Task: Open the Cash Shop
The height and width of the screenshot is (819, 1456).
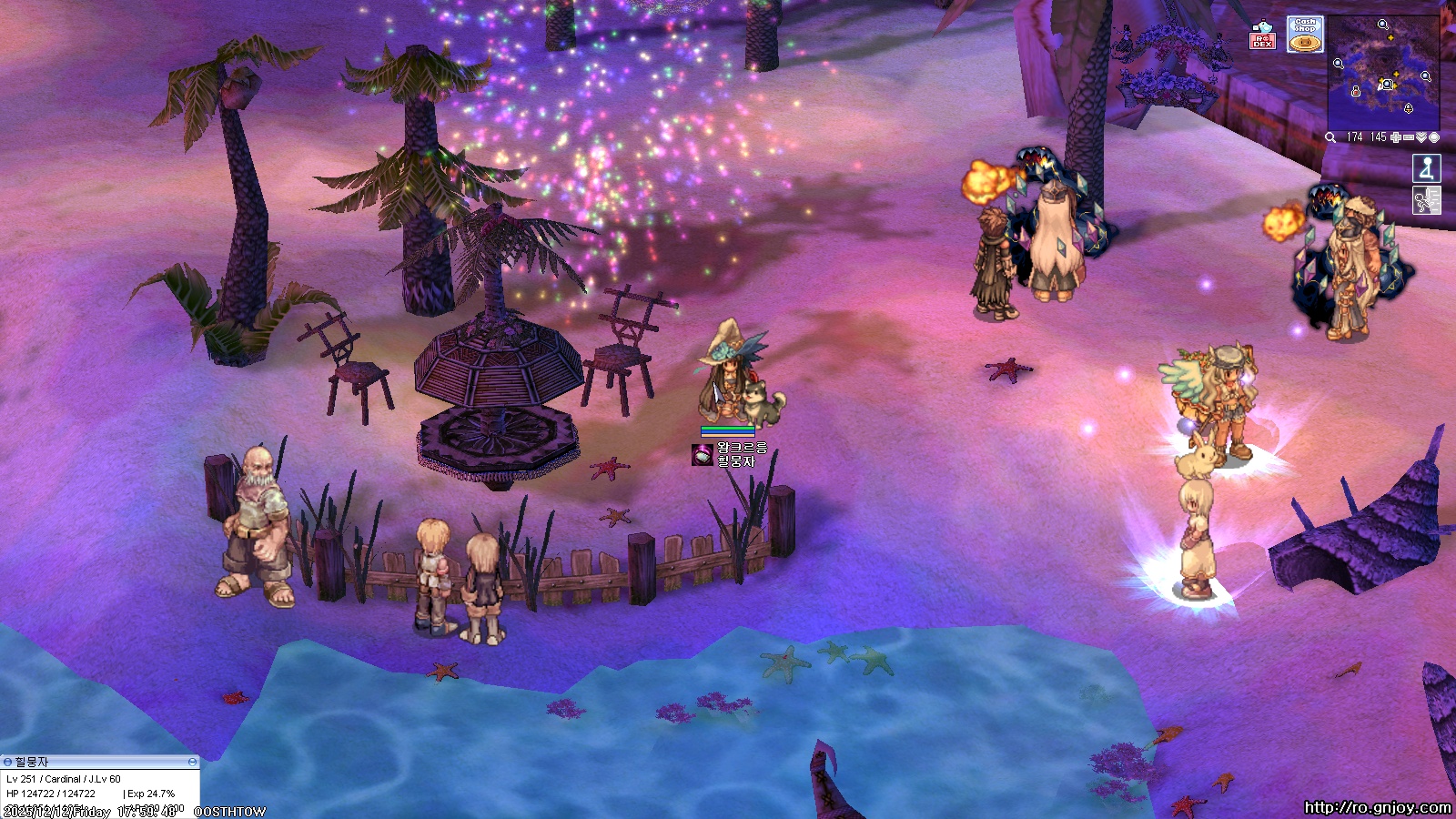Action: (1305, 35)
